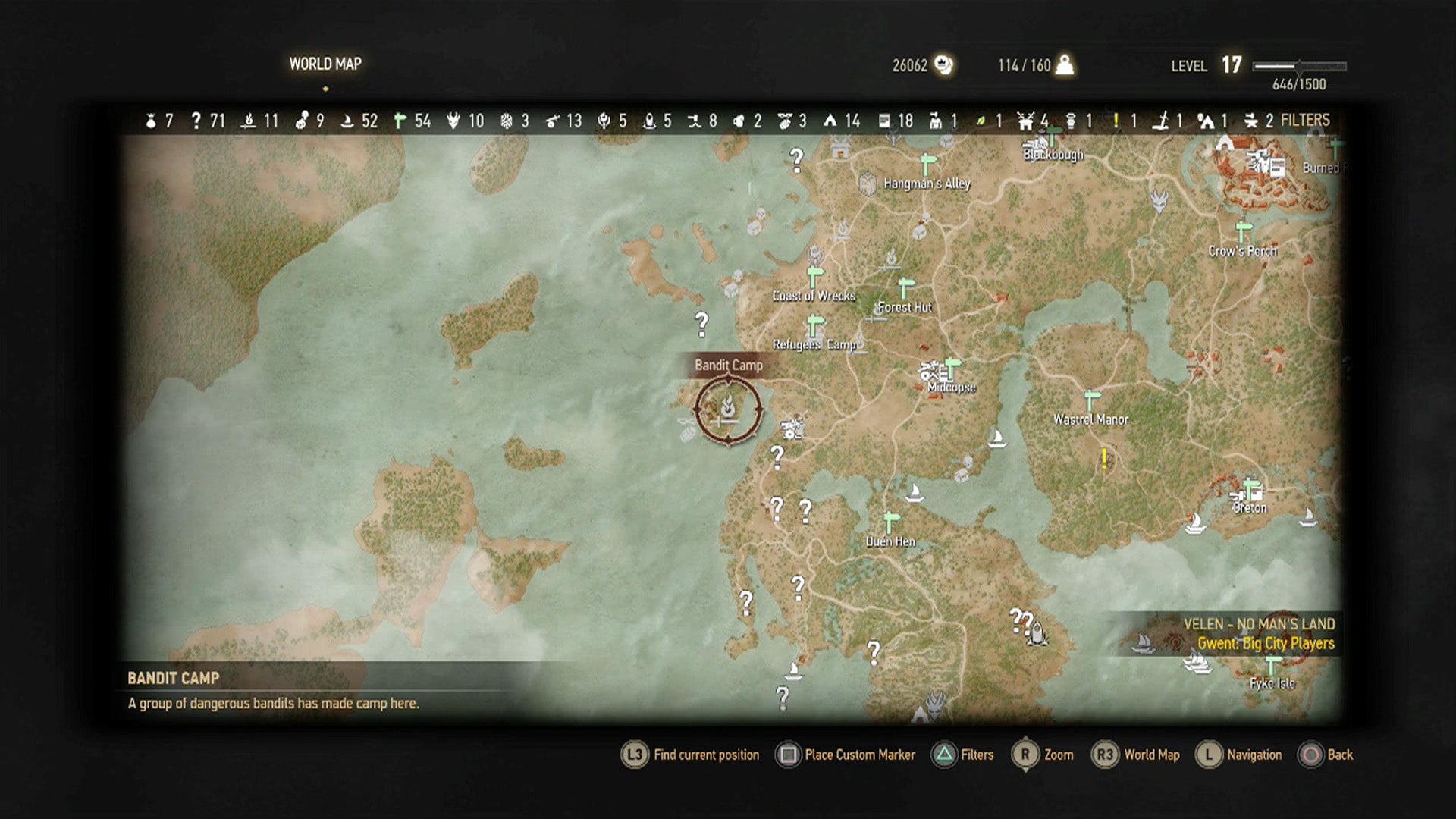Select the Navigation option at bottom
This screenshot has width=1456, height=819.
click(x=1254, y=755)
